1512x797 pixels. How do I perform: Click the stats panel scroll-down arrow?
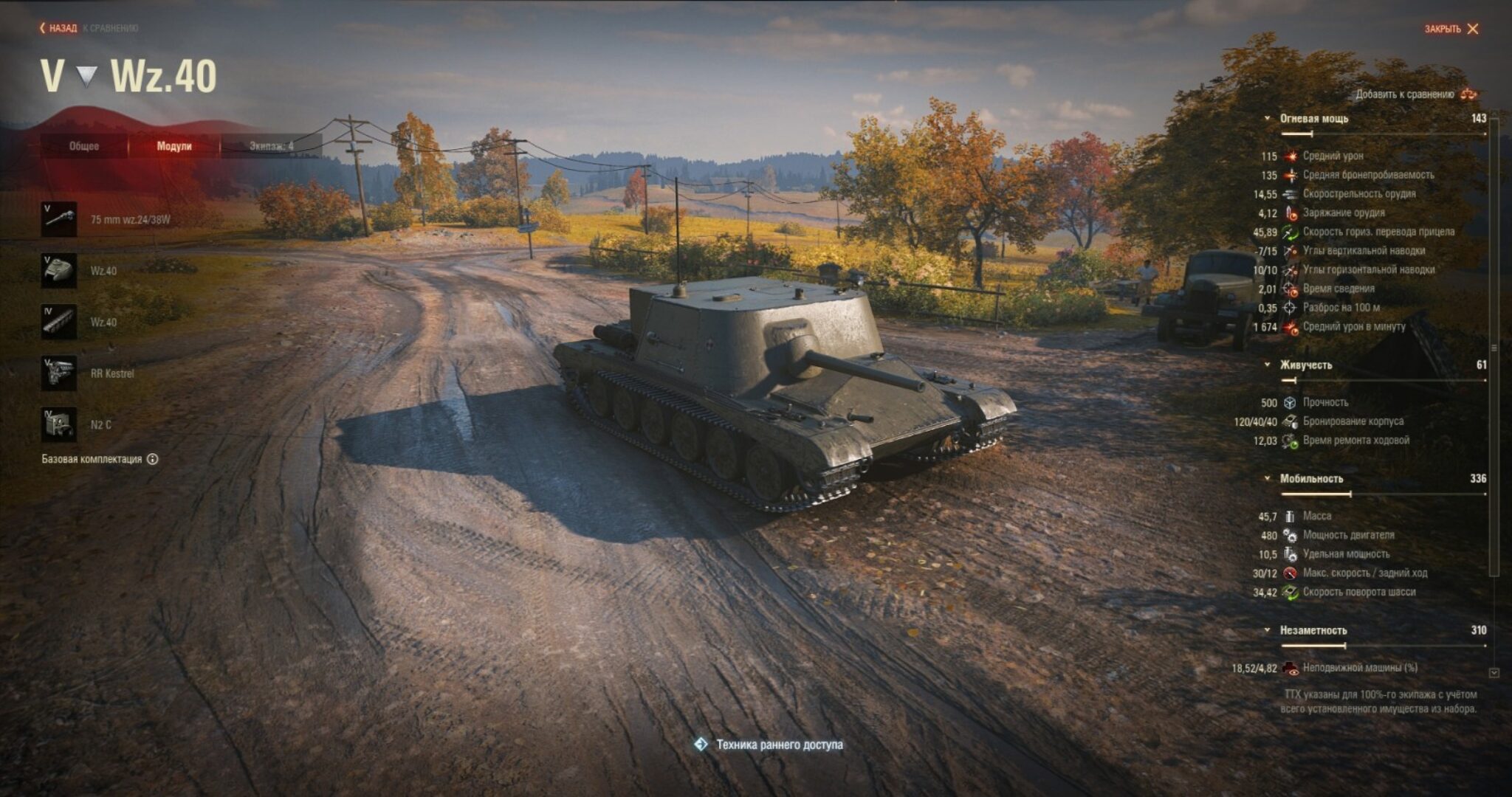1494,672
